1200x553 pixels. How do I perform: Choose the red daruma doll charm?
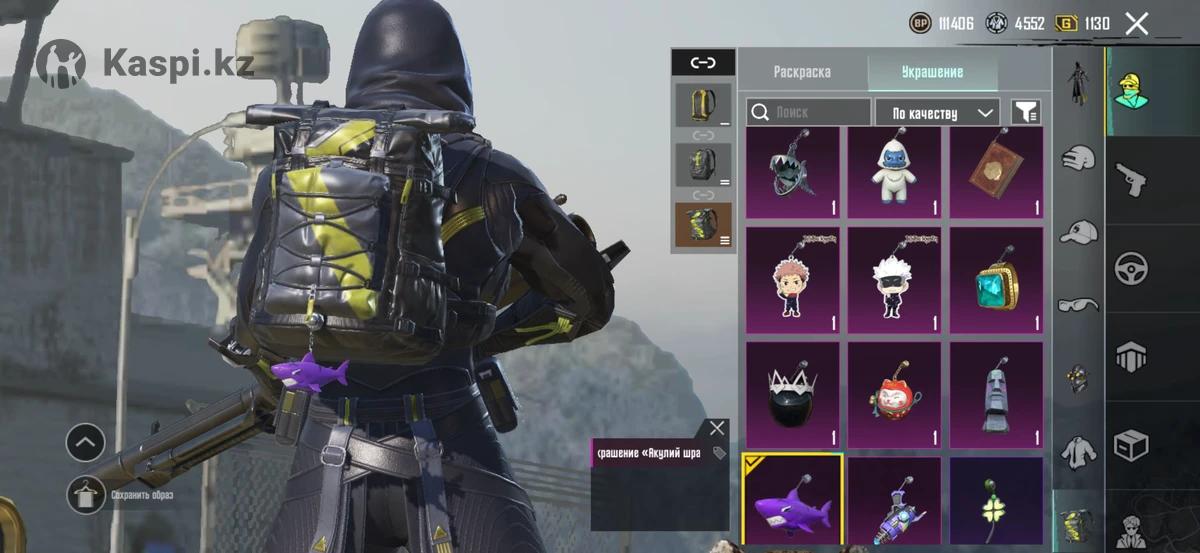pyautogui.click(x=895, y=395)
